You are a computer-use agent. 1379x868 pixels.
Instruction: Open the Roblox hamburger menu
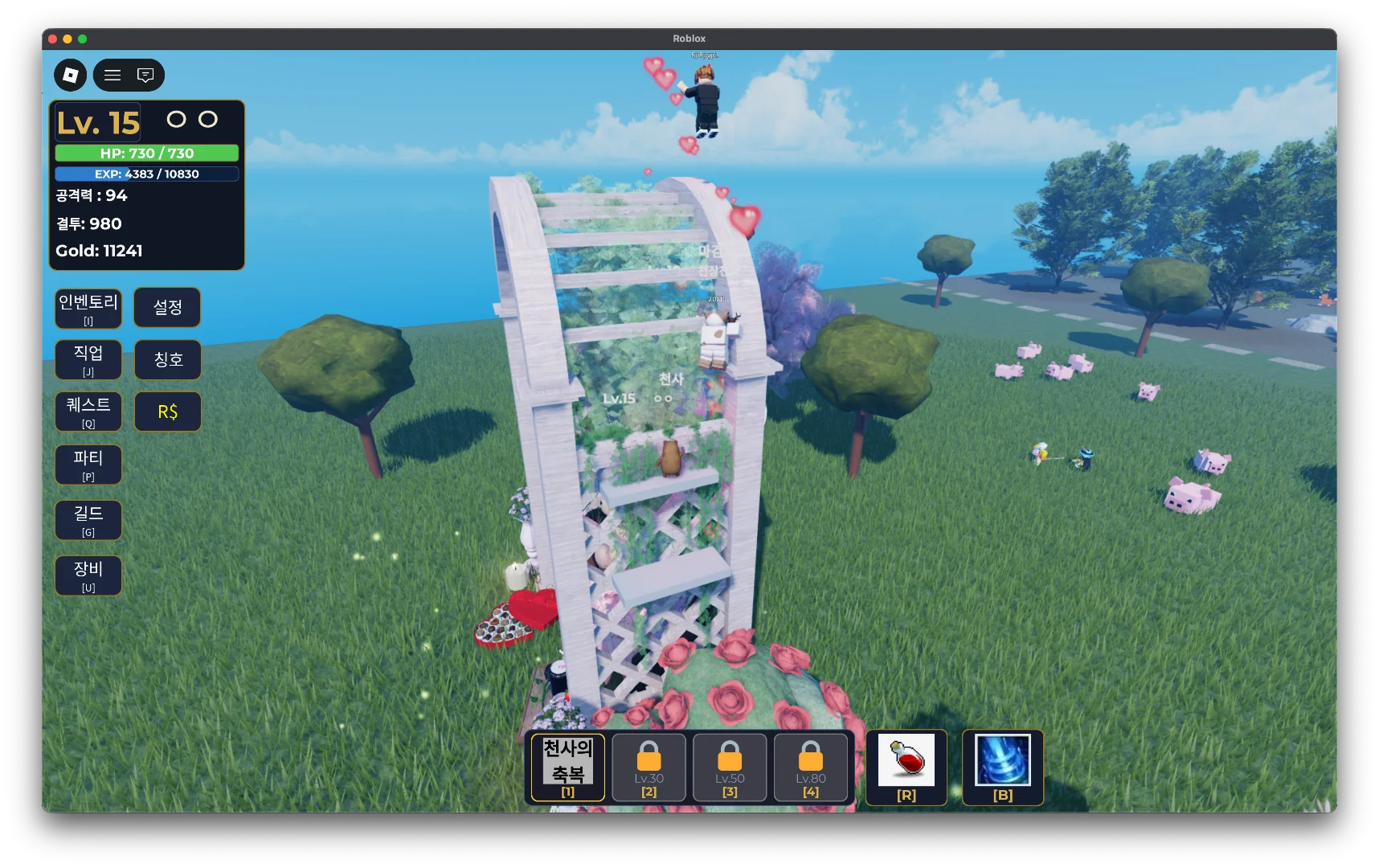point(113,75)
